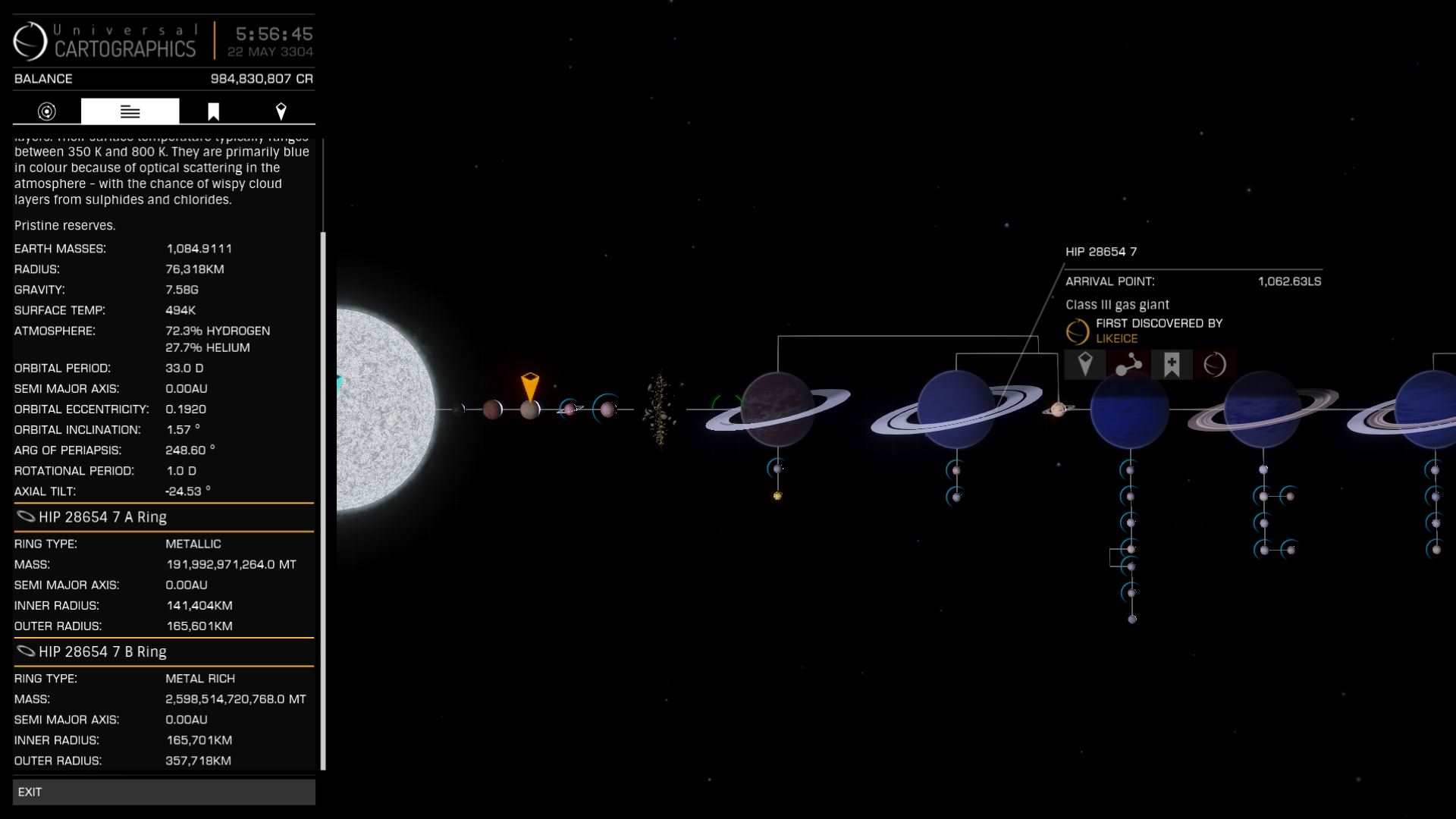Open the location marker tab
Viewport: 1456px width, 819px height.
(281, 111)
